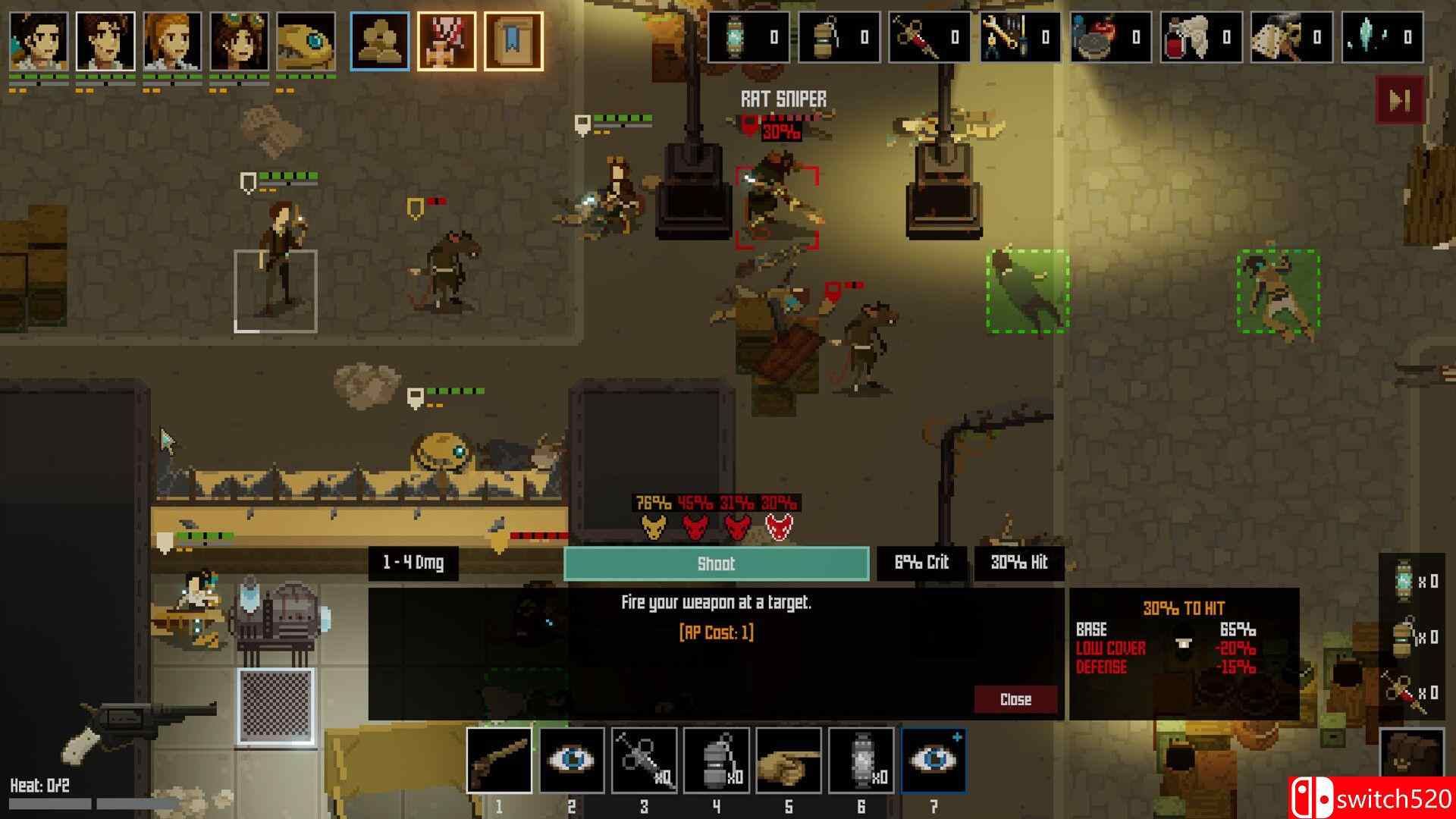Confirm the Shoot action
This screenshot has height=819, width=1456.
pos(716,563)
